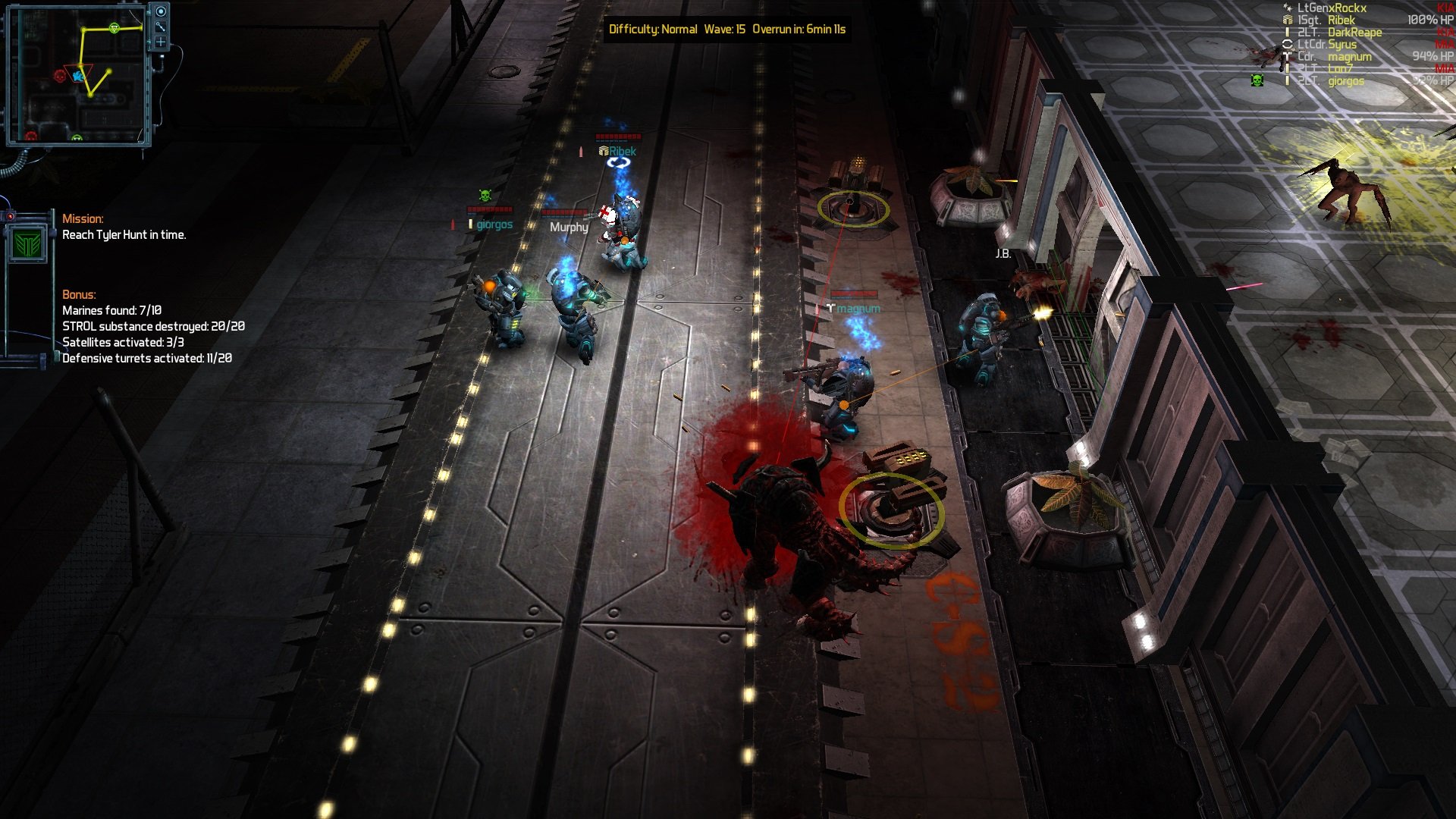Image resolution: width=1456 pixels, height=819 pixels.
Task: Click the green skull icon beside giorgos' roster row
Action: point(1257,80)
